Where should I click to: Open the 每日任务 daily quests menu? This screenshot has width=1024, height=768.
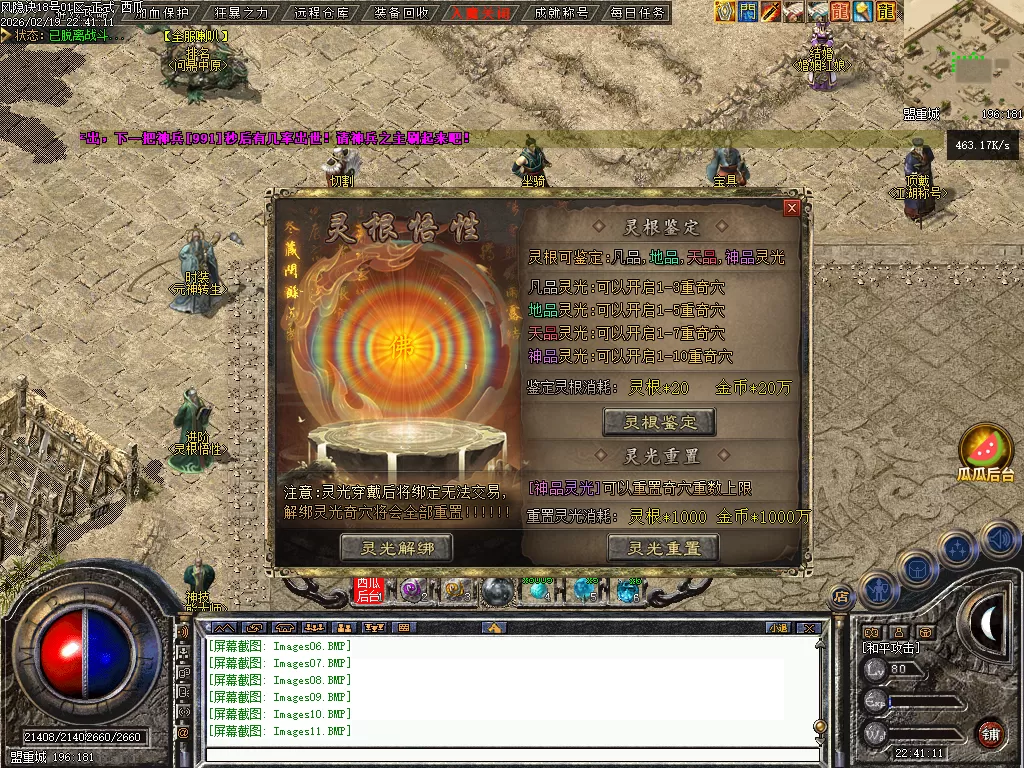click(637, 13)
